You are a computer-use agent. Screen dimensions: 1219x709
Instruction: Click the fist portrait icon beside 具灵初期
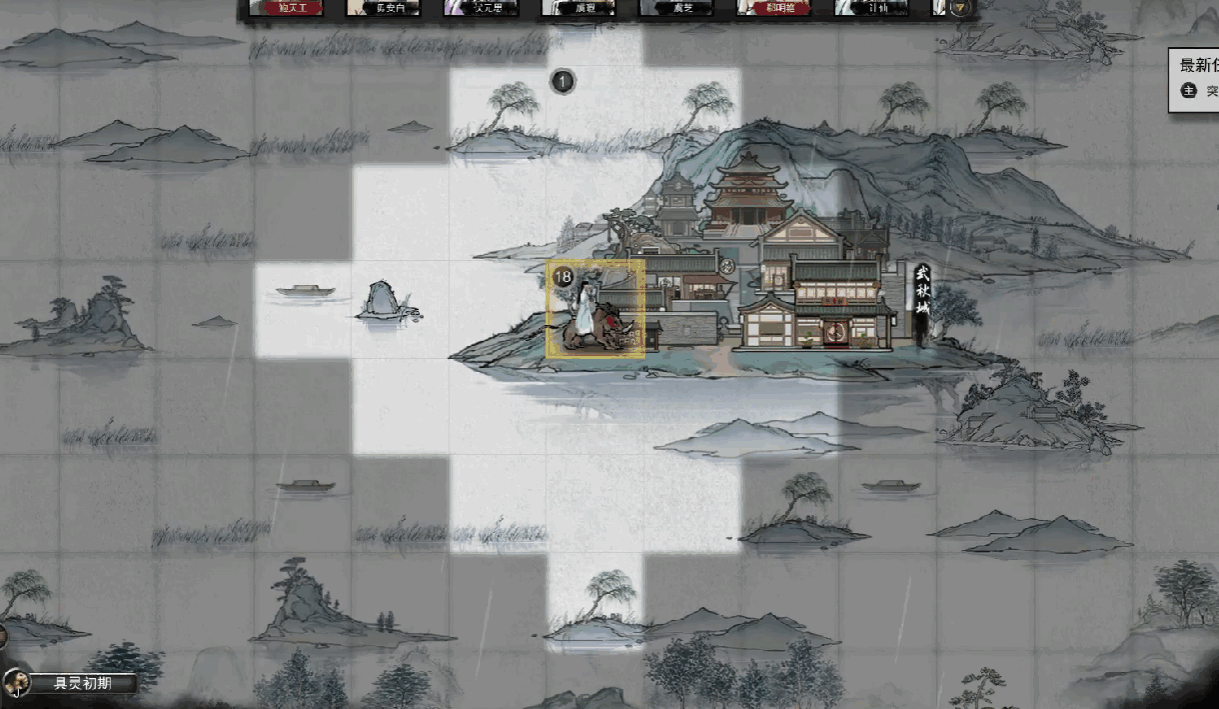16,683
